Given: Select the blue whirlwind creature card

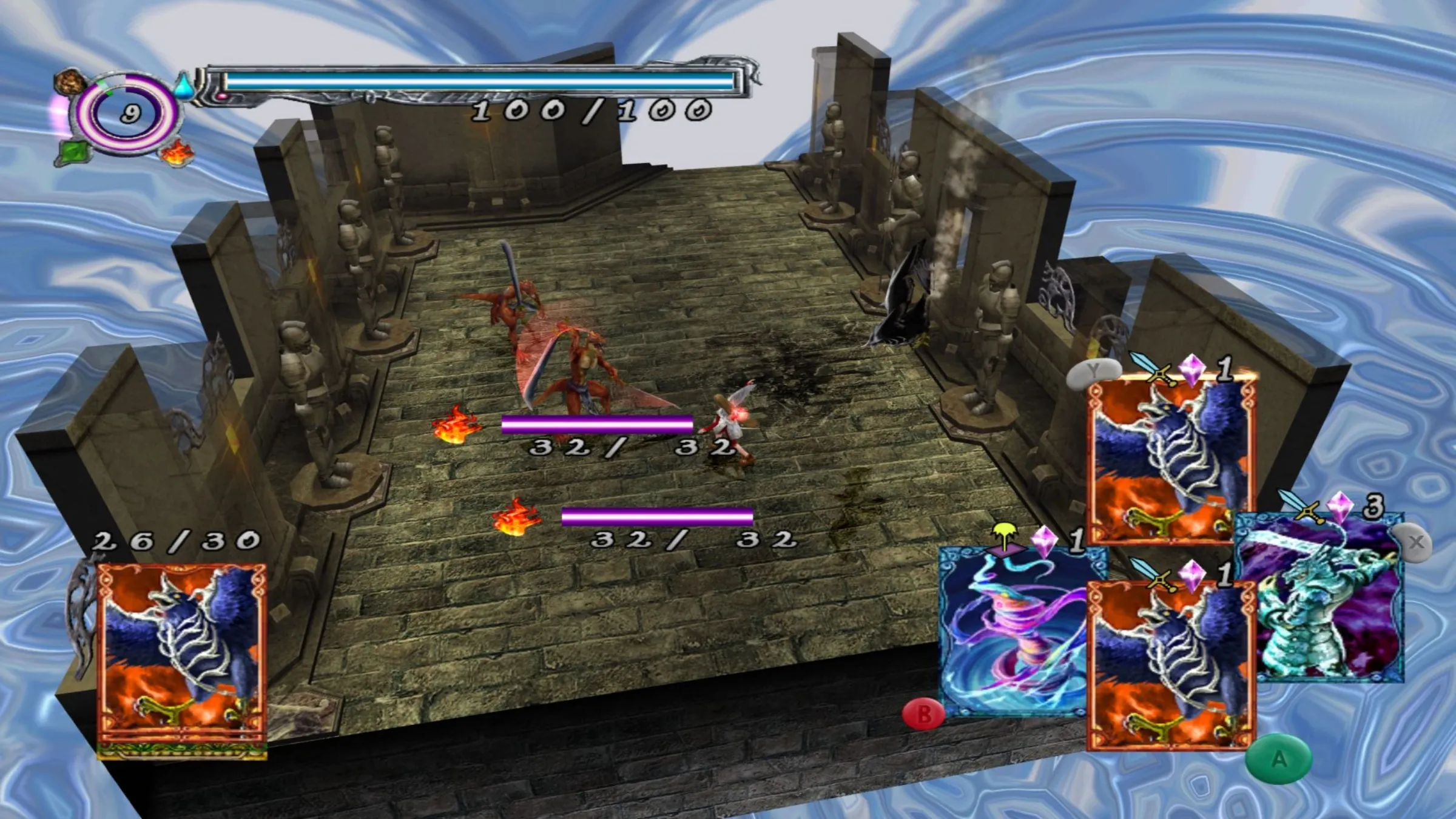Looking at the screenshot, I should point(1013,631).
